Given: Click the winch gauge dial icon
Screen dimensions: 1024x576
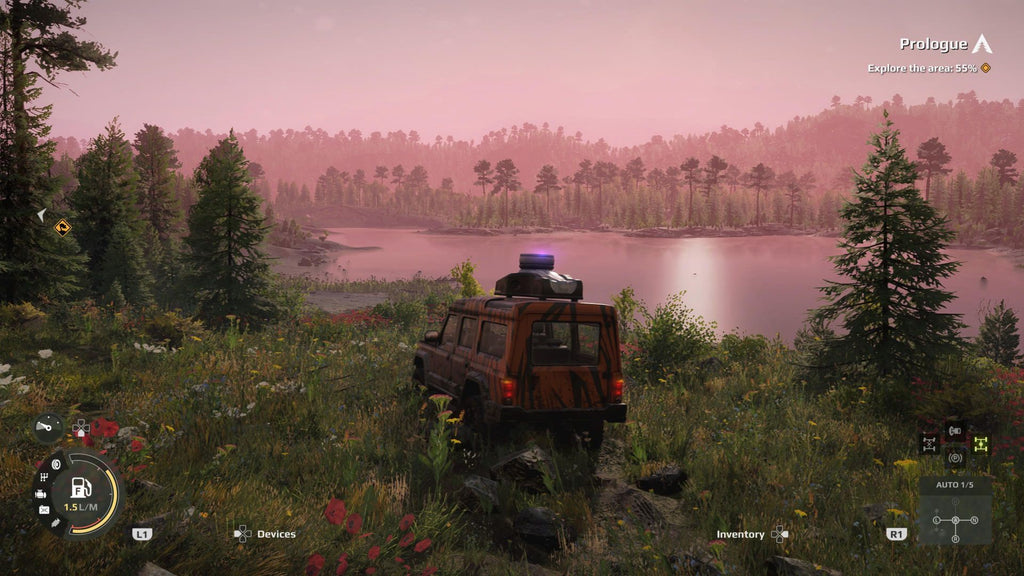Looking at the screenshot, I should 47,428.
